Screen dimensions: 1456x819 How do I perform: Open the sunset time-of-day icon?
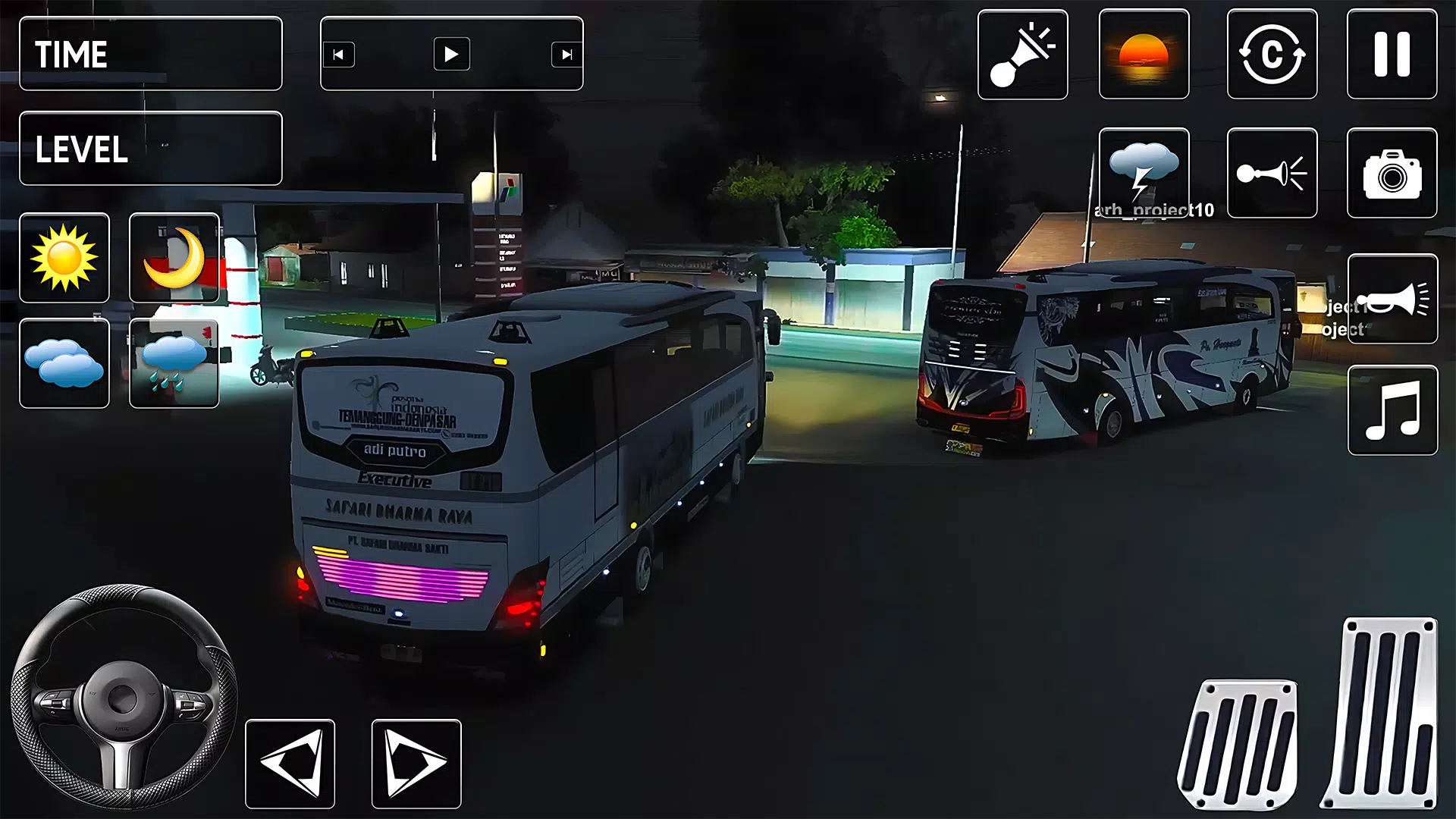pos(1145,55)
